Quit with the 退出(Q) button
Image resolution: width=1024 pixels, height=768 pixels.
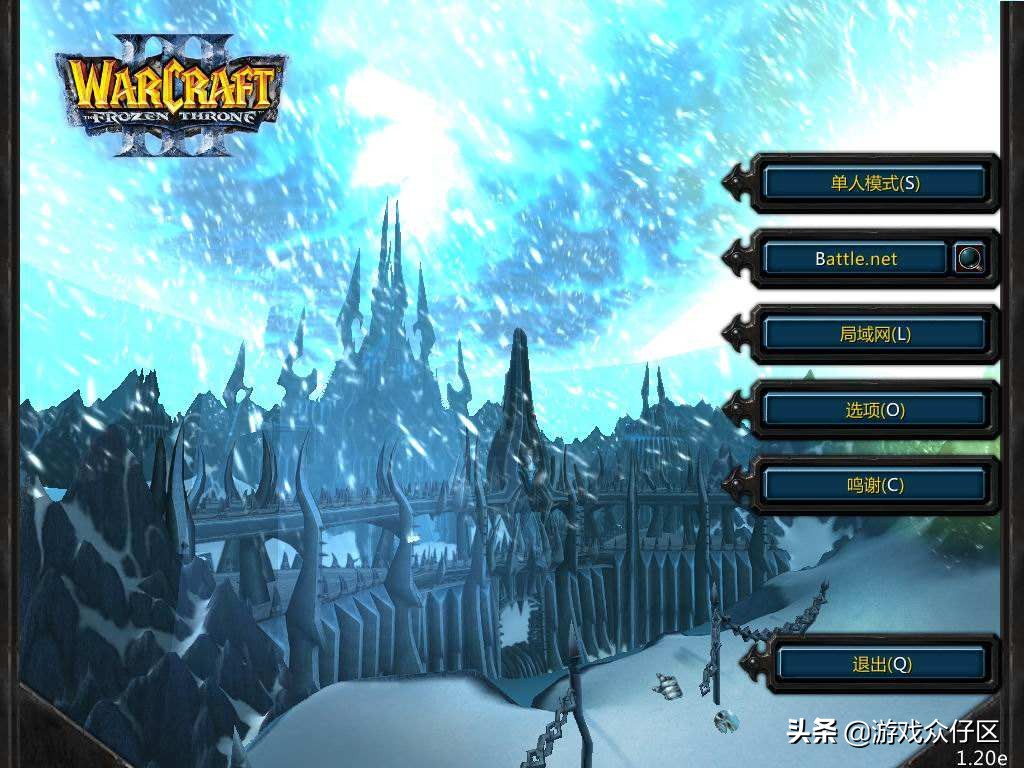881,664
